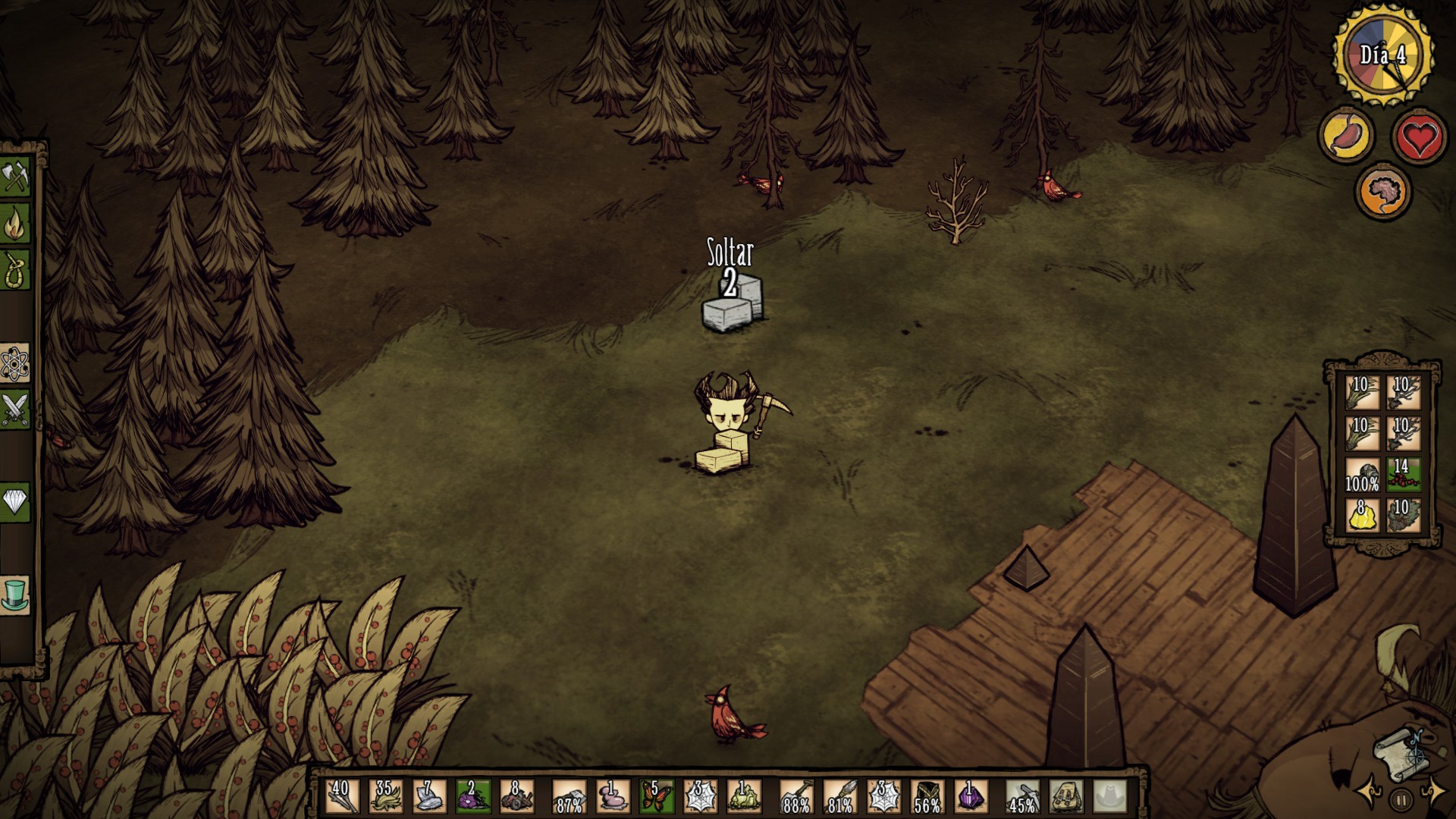Take the berries stack from the backpack
This screenshot has height=819, width=1456.
coord(1402,473)
